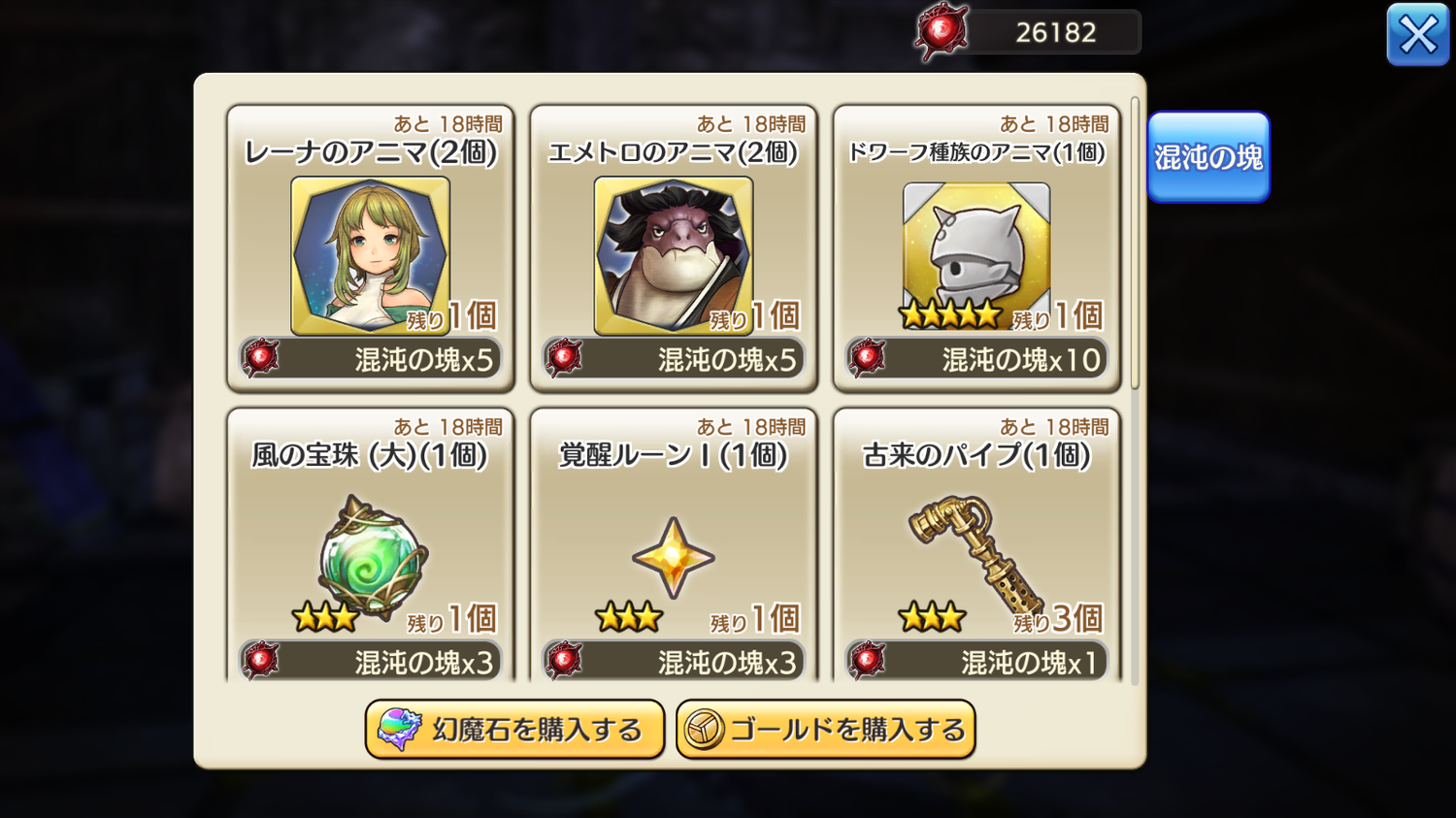Buy 古来のパイプ for 1 混沌の塊
The image size is (1456, 818).
coord(976,662)
